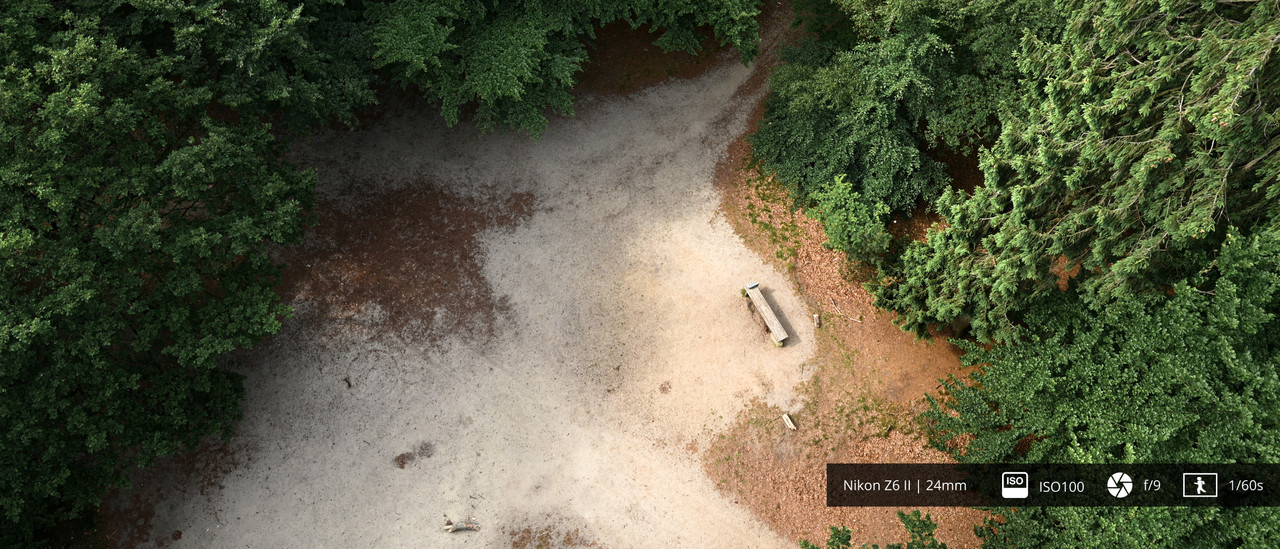Image resolution: width=1280 pixels, height=549 pixels.
Task: Choose the shutter speed icon
Action: tap(1199, 485)
